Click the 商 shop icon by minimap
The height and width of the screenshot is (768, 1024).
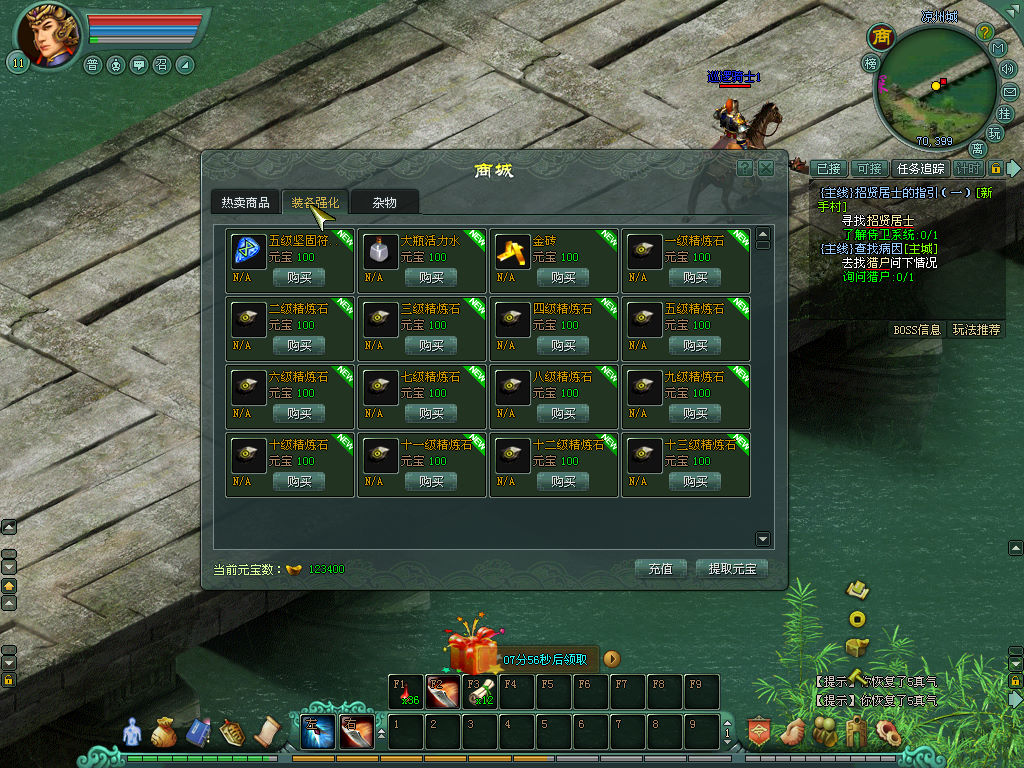tap(881, 38)
